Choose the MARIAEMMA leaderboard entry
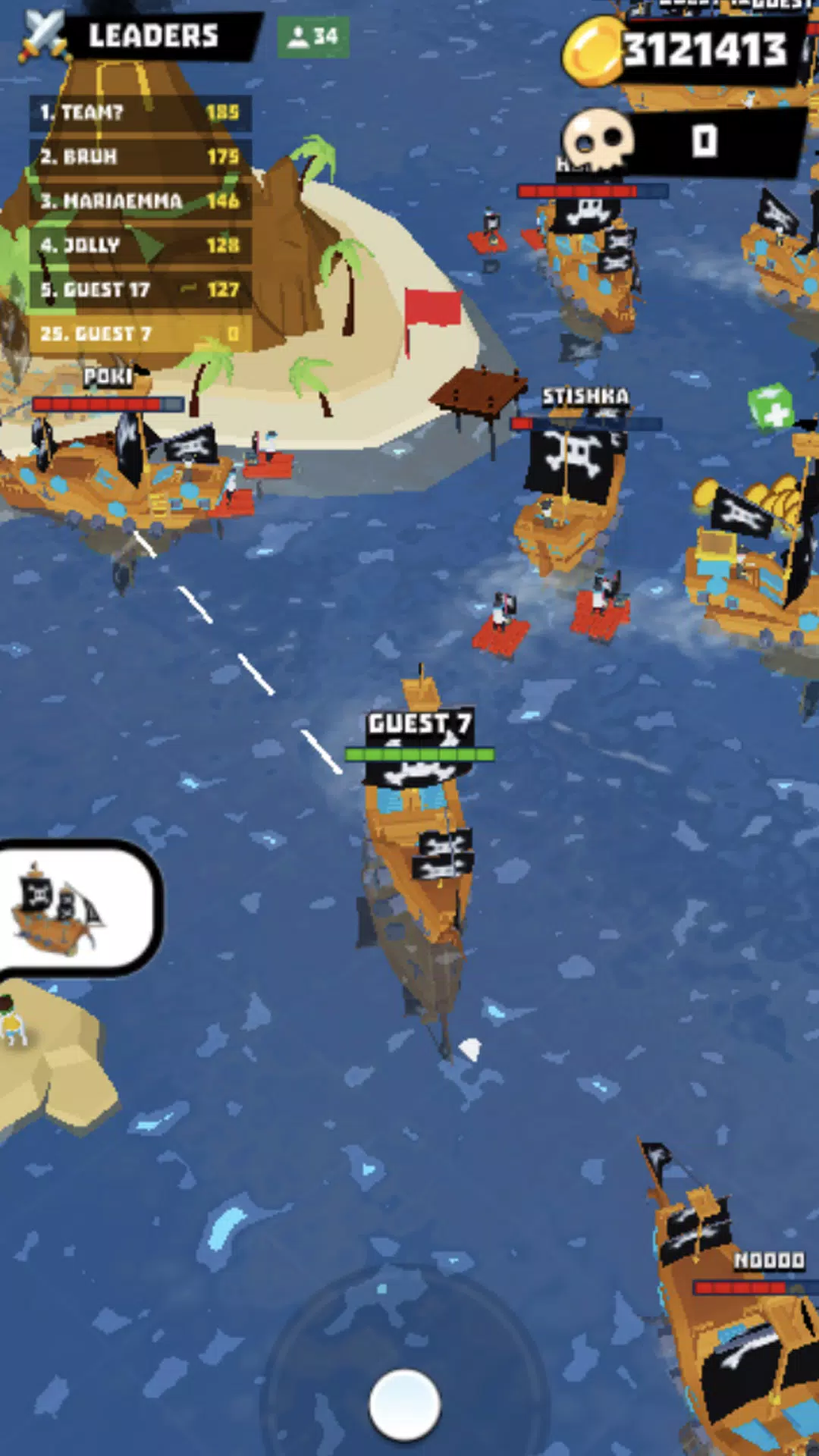The width and height of the screenshot is (819, 1456). tap(140, 200)
